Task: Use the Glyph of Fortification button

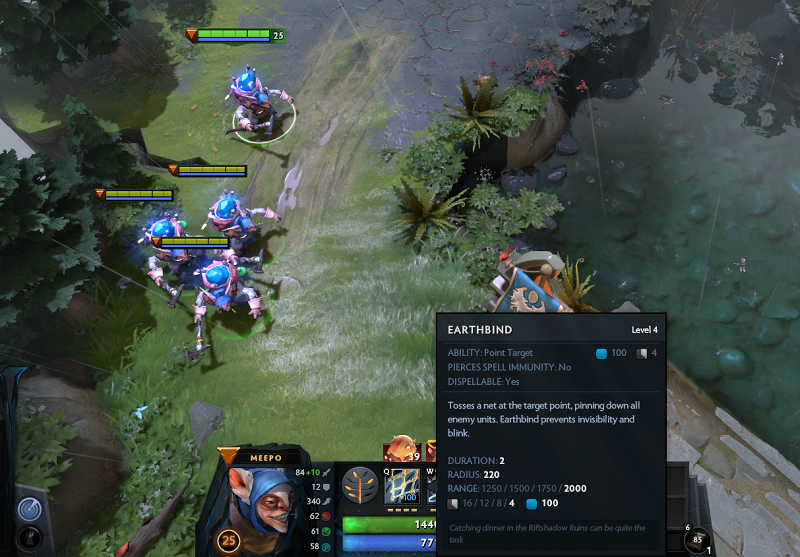Action: [29, 537]
